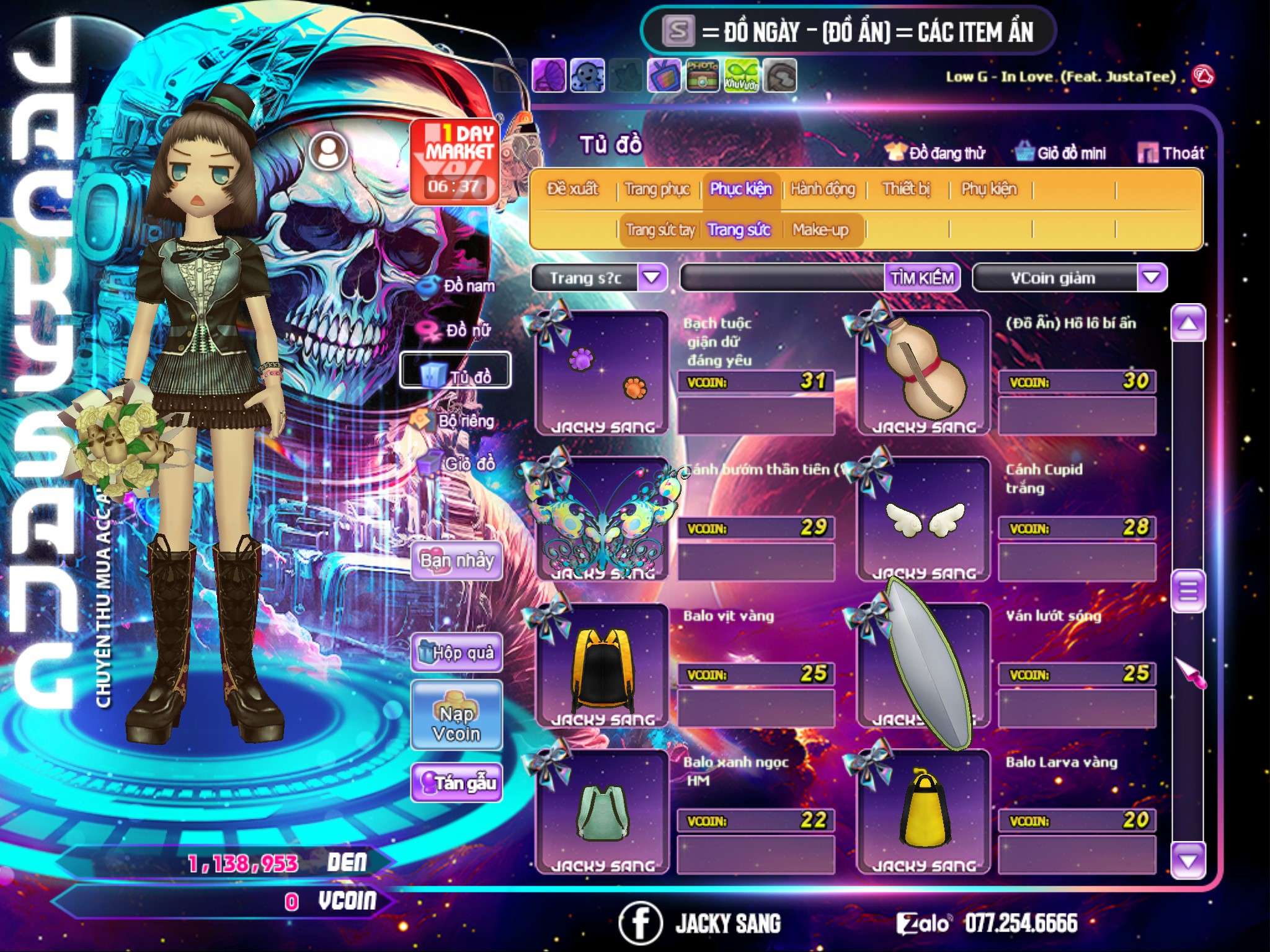1270x952 pixels.
Task: Open Nạp Vcoin top-up
Action: [x=456, y=723]
